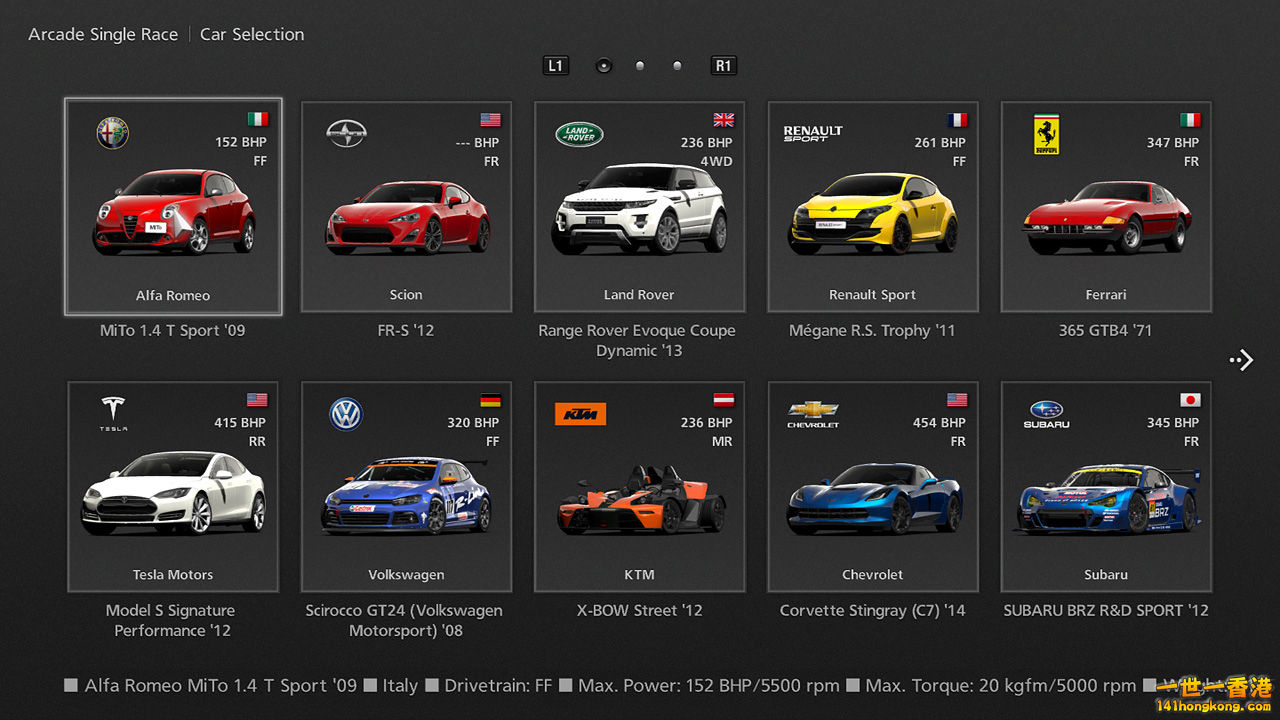Select the Scion manufacturer logo
Image resolution: width=1280 pixels, height=720 pixels.
345,130
